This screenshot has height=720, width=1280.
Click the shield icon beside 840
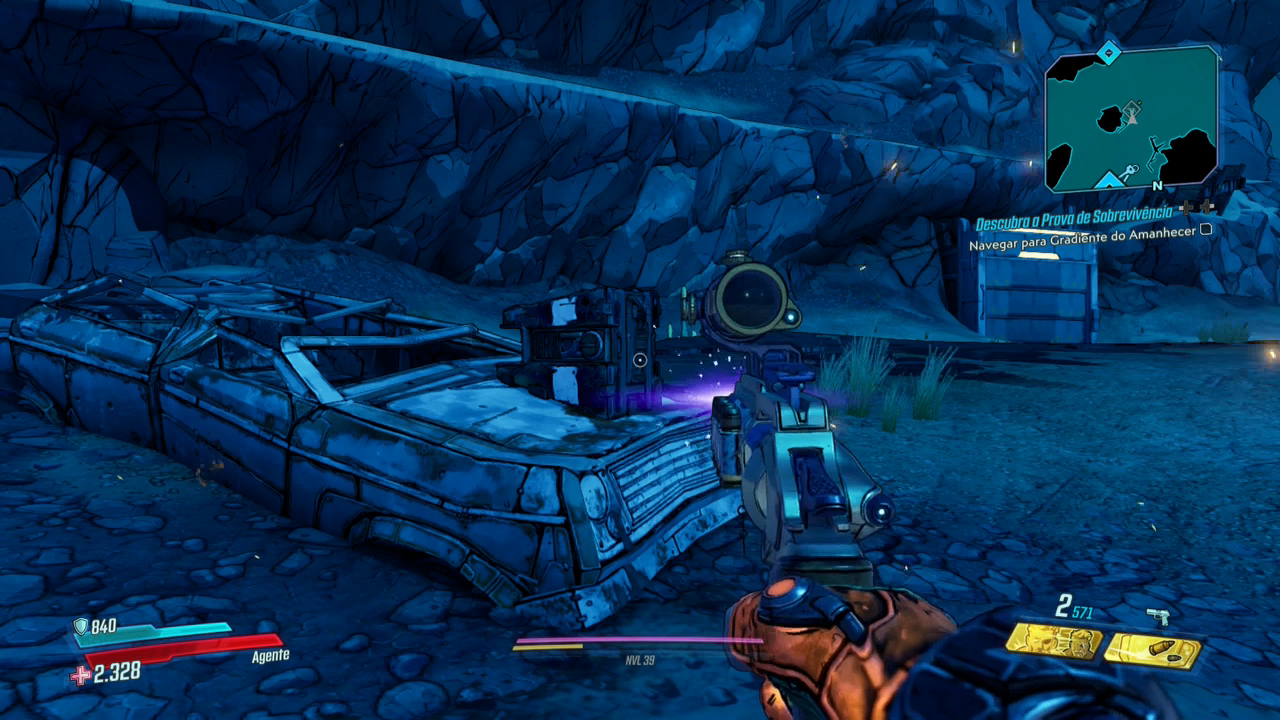pos(81,627)
